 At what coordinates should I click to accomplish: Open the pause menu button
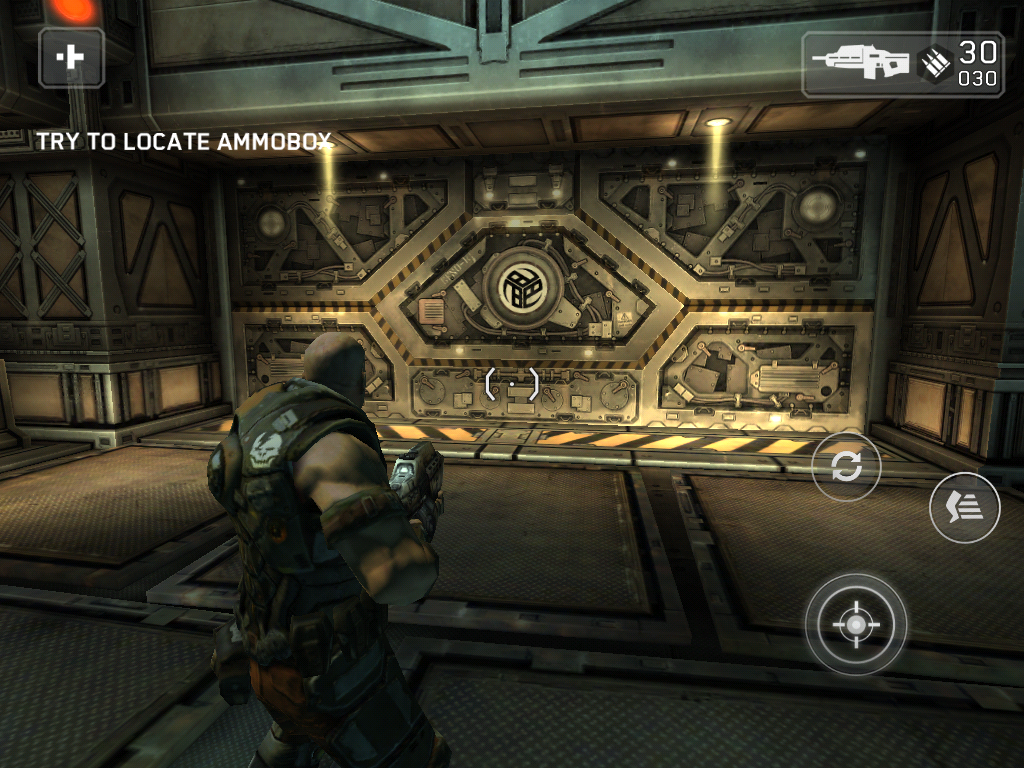pos(71,57)
